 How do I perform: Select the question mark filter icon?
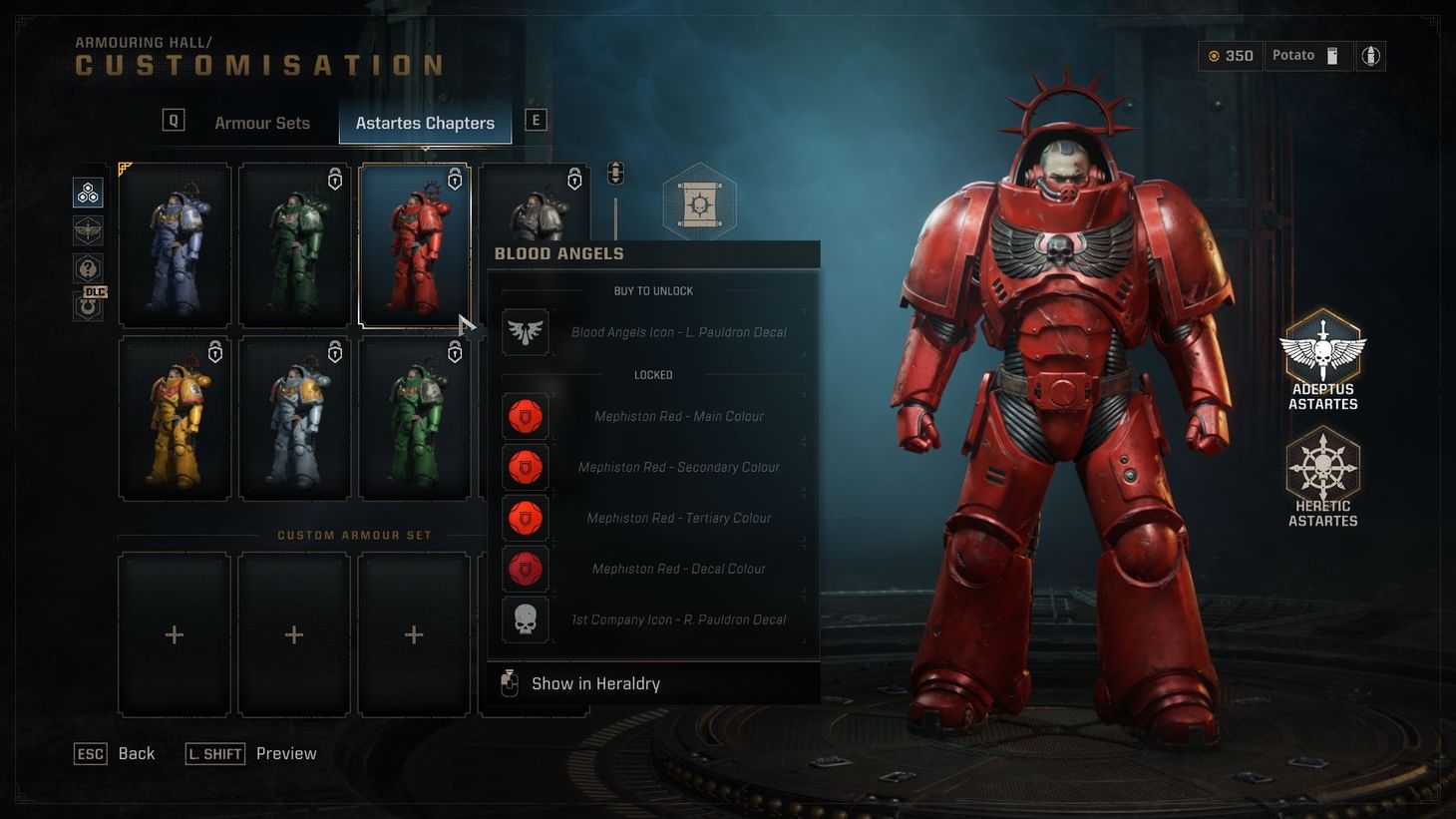88,266
